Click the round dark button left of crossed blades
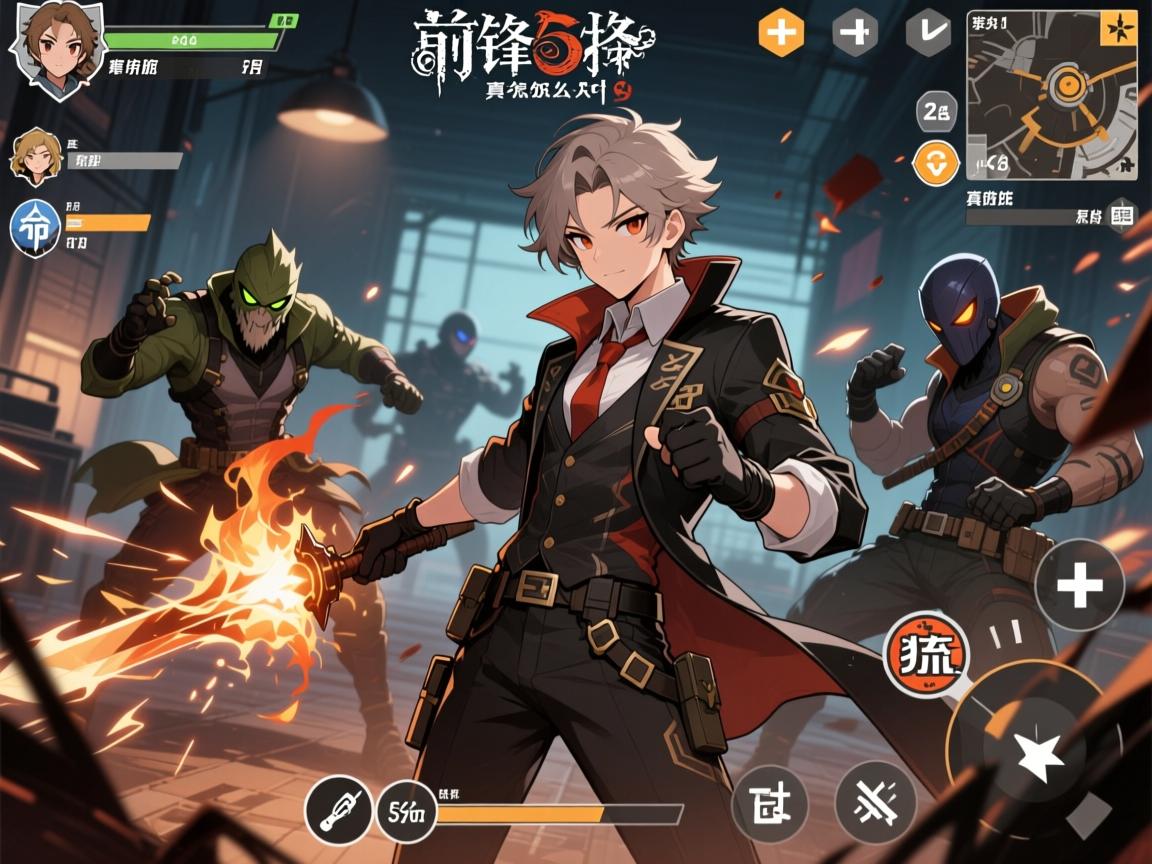The height and width of the screenshot is (864, 1152). pyautogui.click(x=770, y=802)
